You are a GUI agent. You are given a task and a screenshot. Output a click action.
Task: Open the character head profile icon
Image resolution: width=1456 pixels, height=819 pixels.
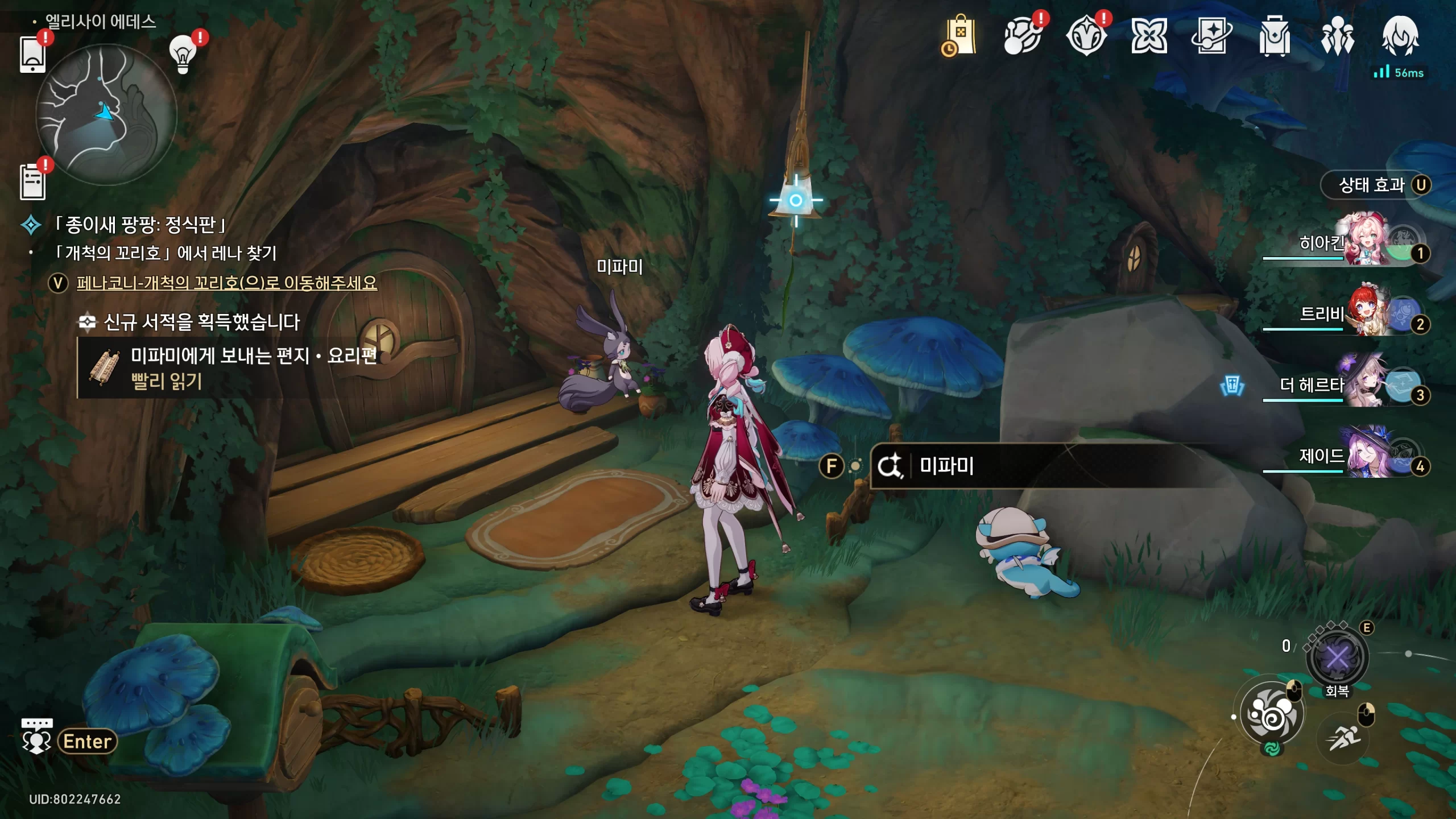[1400, 36]
